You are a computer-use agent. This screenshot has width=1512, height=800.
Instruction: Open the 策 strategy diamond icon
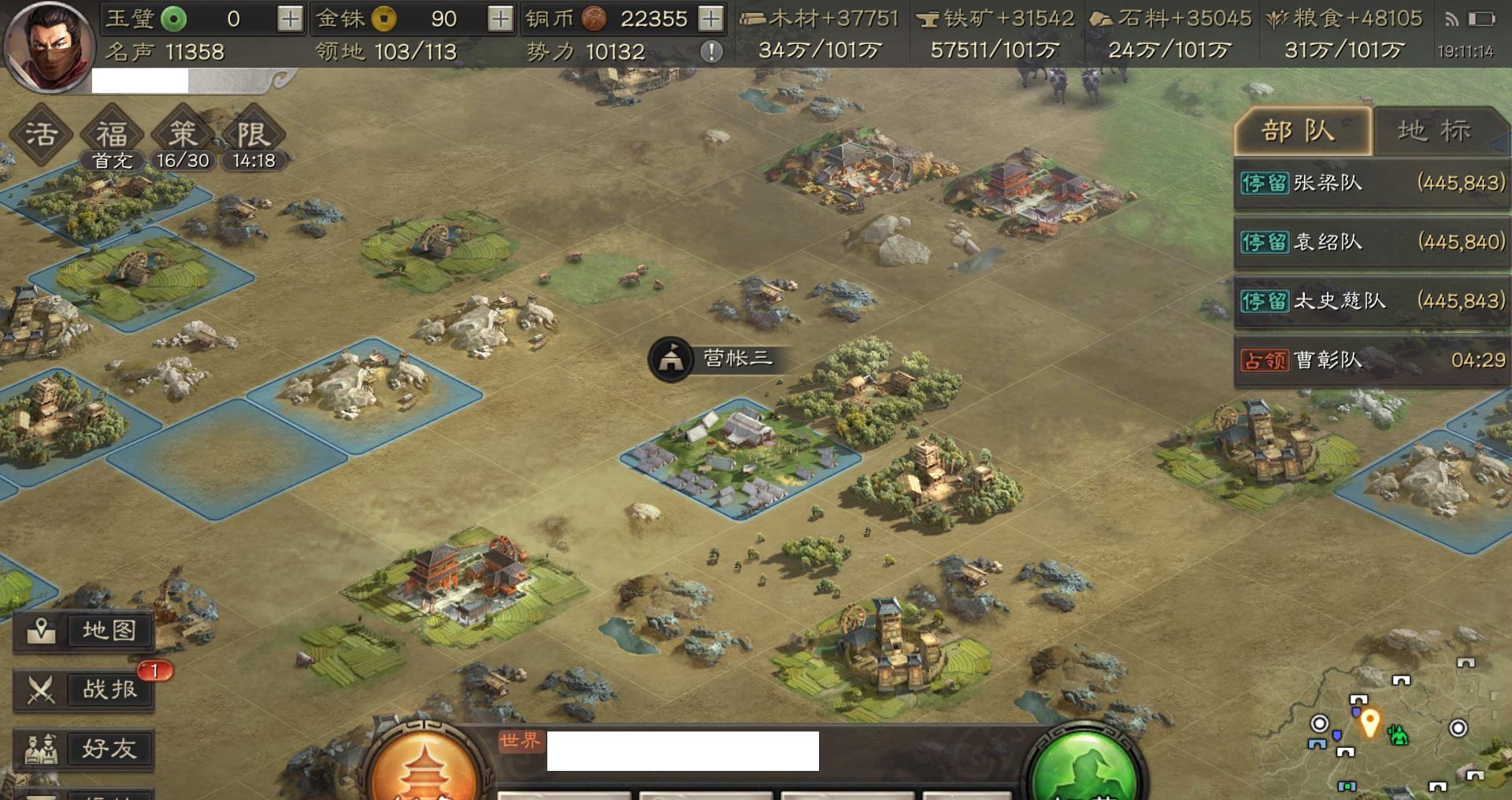coord(183,135)
